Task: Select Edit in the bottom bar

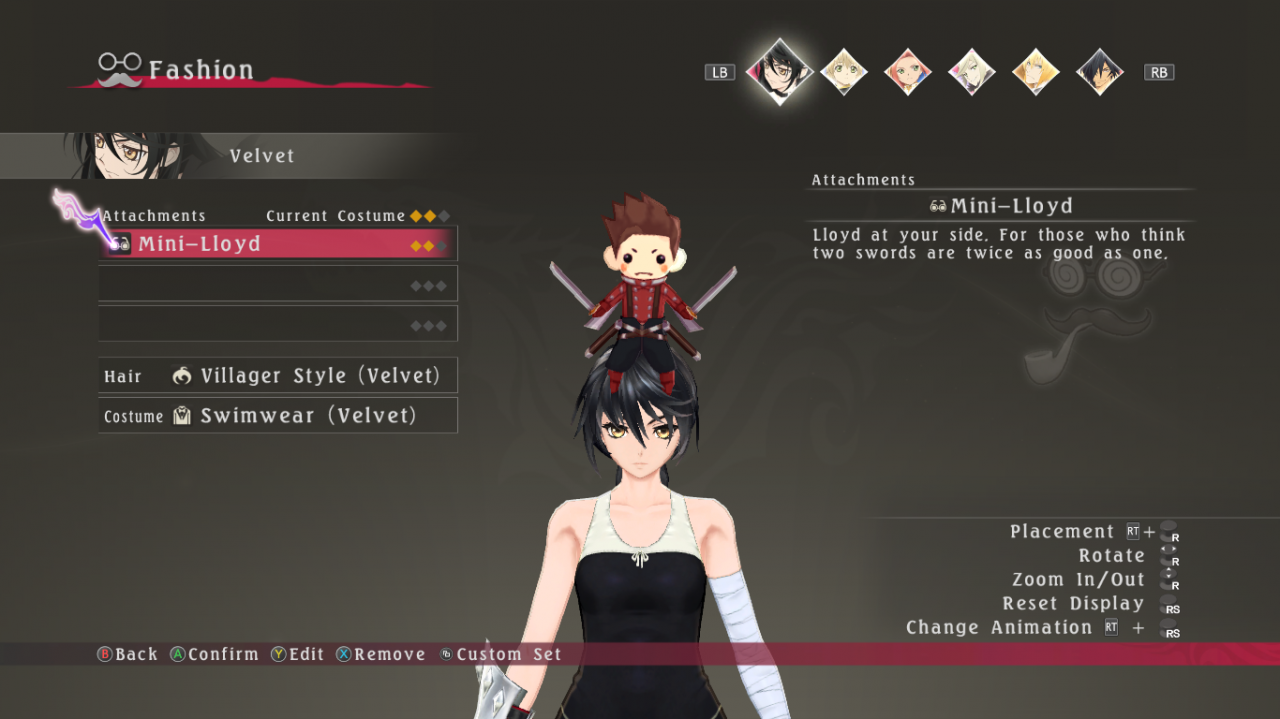Action: [x=298, y=654]
